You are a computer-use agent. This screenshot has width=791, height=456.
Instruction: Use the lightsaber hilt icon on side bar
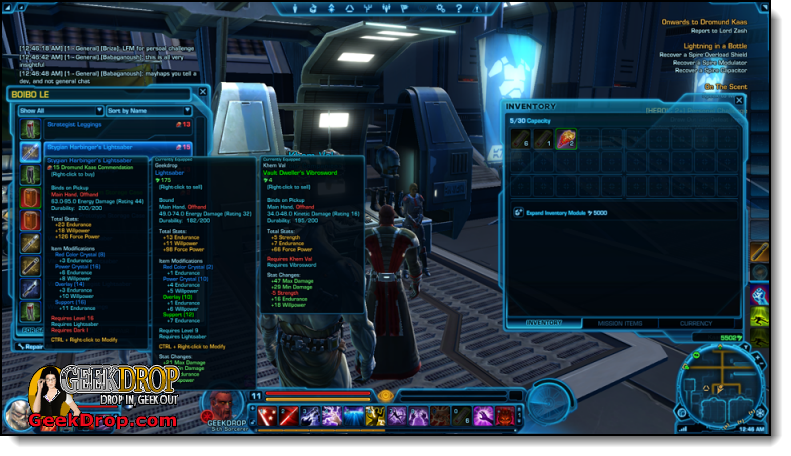[760, 252]
